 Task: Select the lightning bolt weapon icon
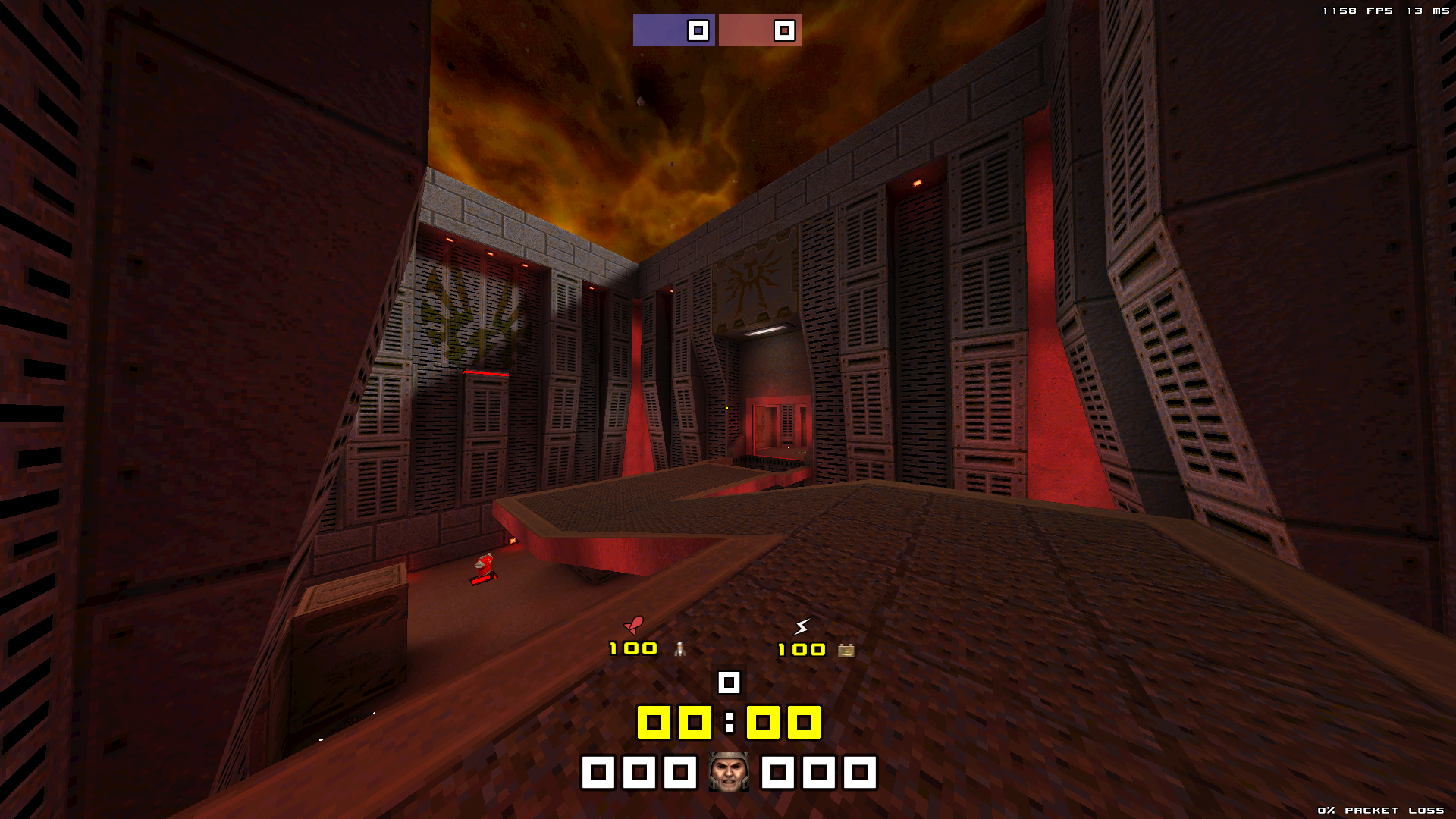coord(802,626)
